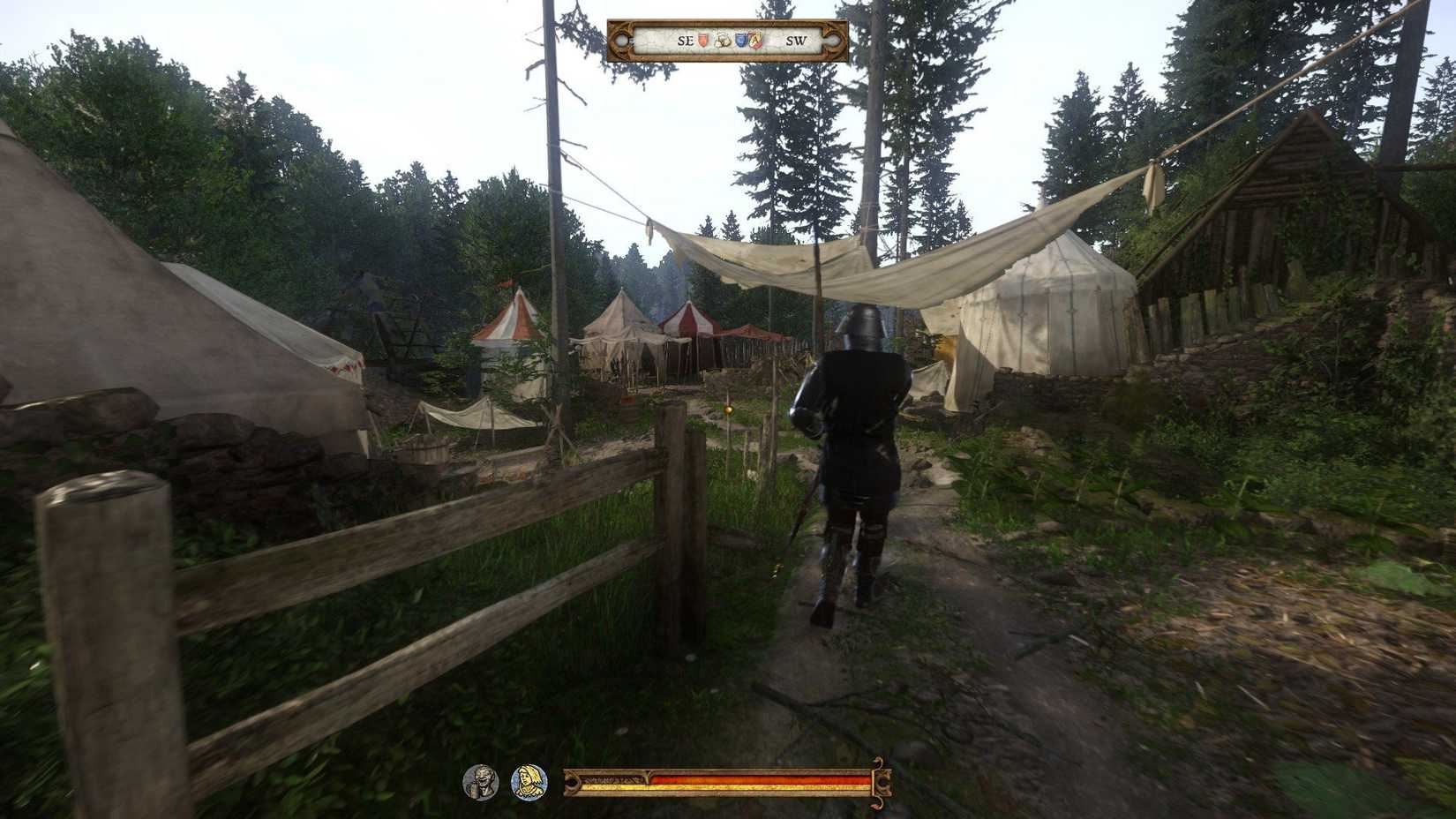Click the blonde maiden status icon
Screen dimensions: 1456x819
[x=529, y=780]
